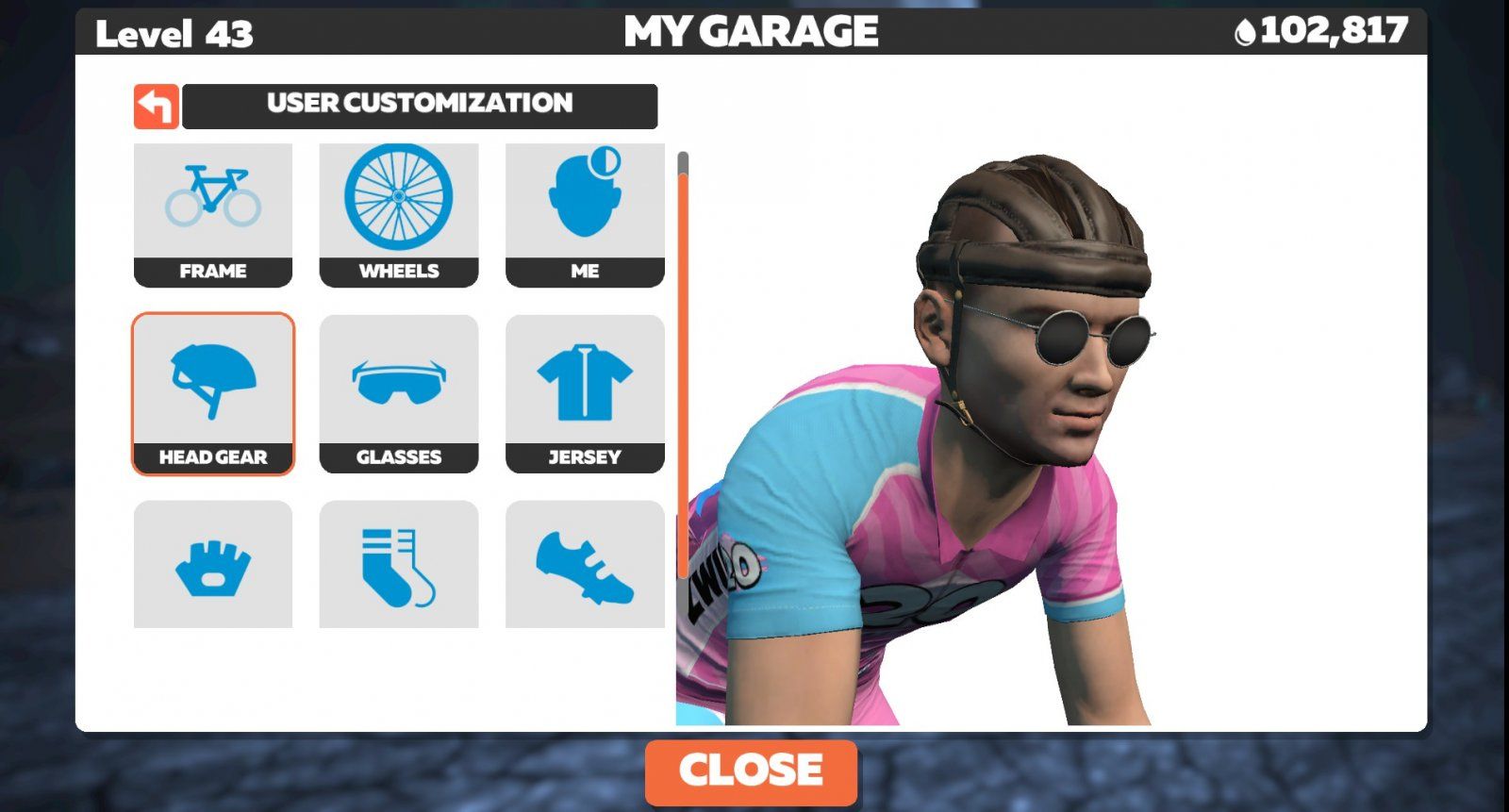Open the Frame customization category
Screen dimensions: 1509x812
click(213, 215)
